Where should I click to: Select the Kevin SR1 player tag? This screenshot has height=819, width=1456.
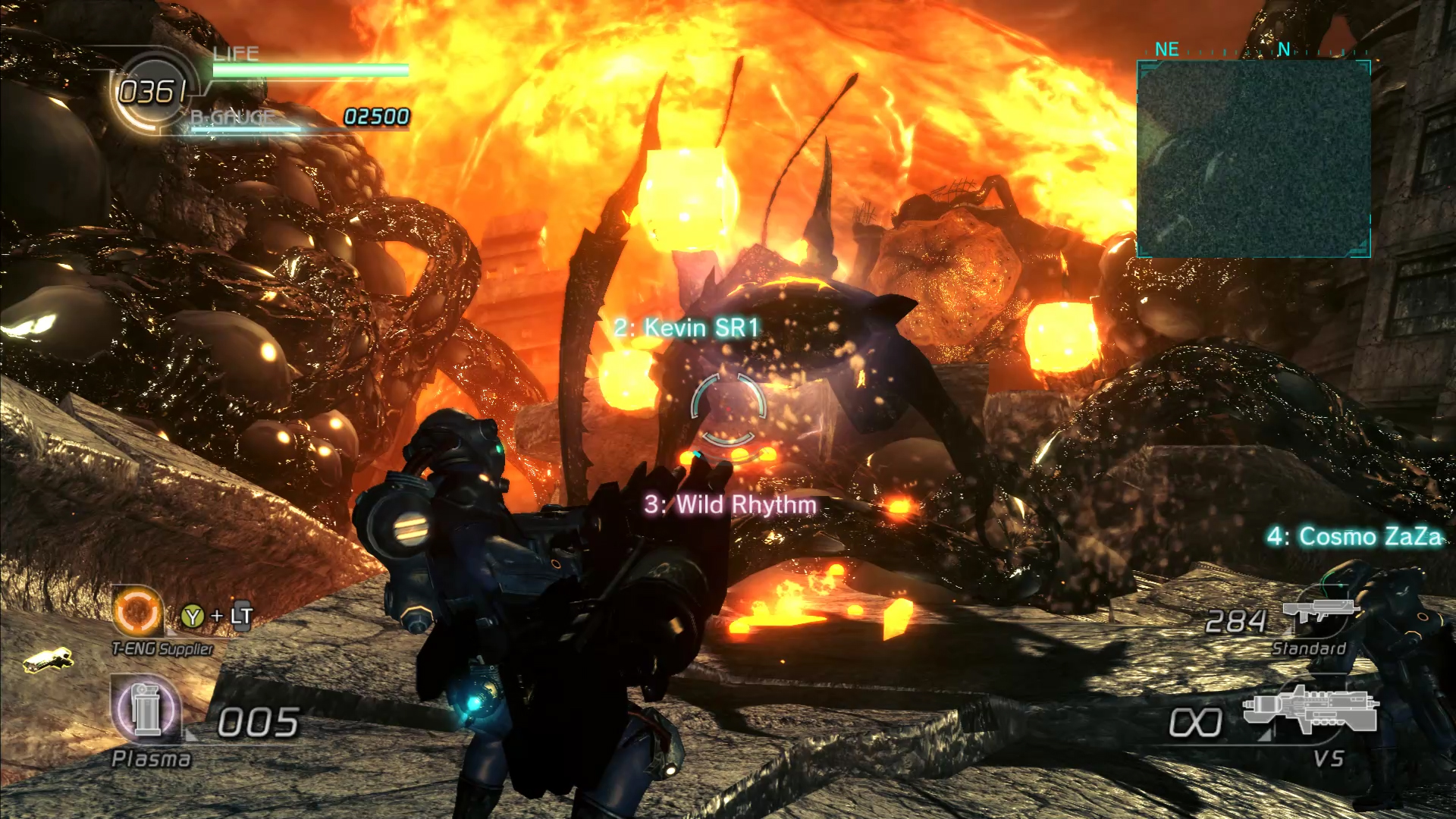(x=686, y=328)
